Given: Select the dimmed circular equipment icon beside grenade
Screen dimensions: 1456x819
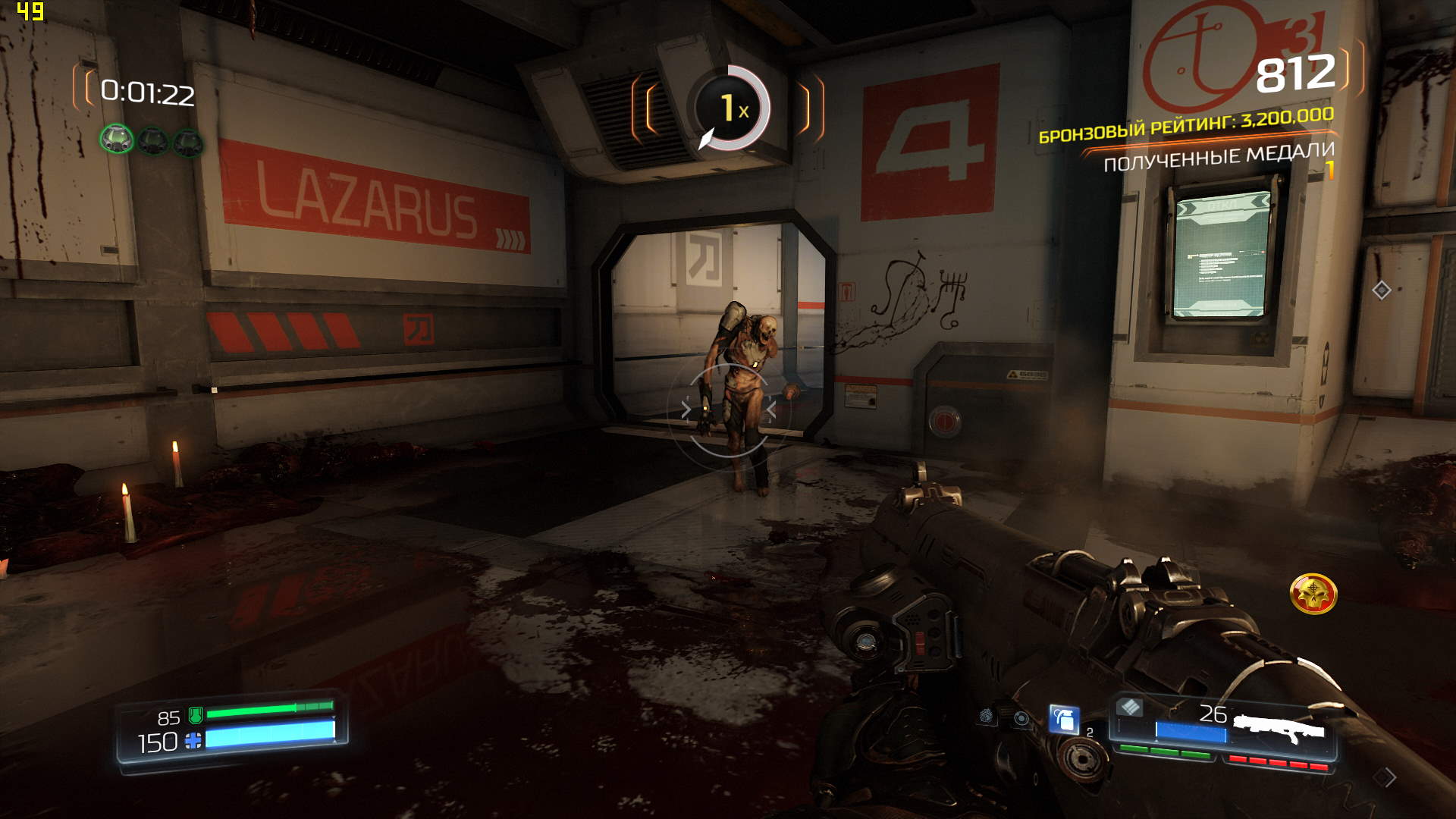Looking at the screenshot, I should tap(1021, 718).
